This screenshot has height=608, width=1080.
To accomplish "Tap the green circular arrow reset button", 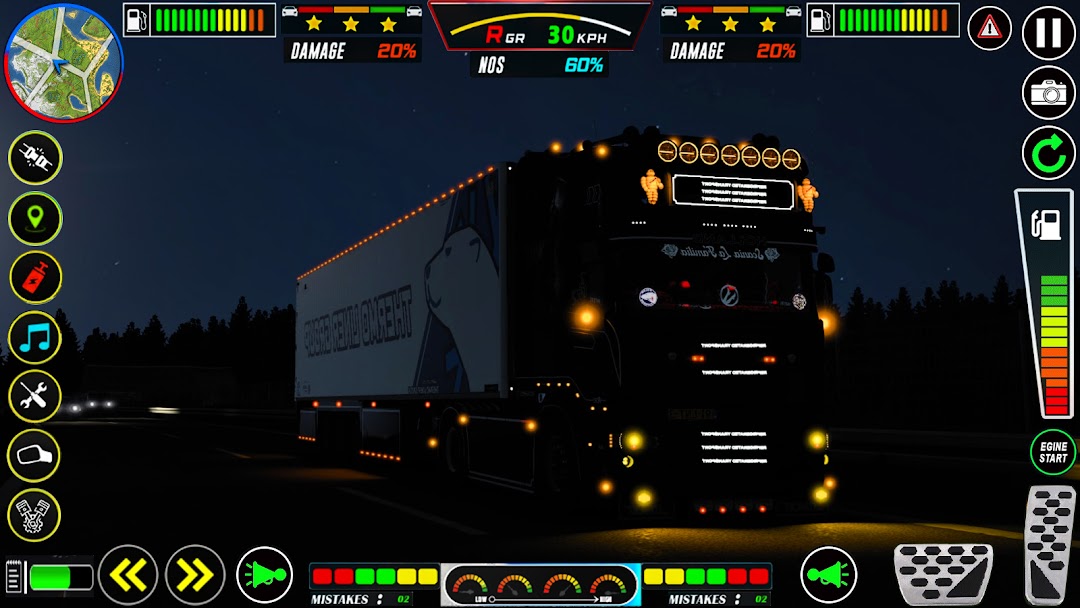I will tap(1048, 154).
